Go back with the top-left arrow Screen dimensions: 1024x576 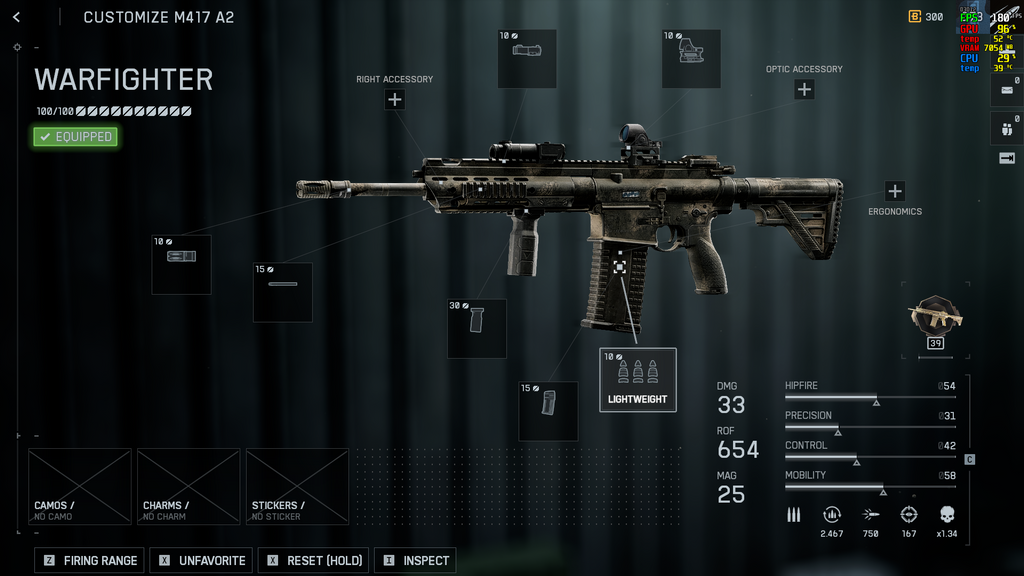(16, 17)
